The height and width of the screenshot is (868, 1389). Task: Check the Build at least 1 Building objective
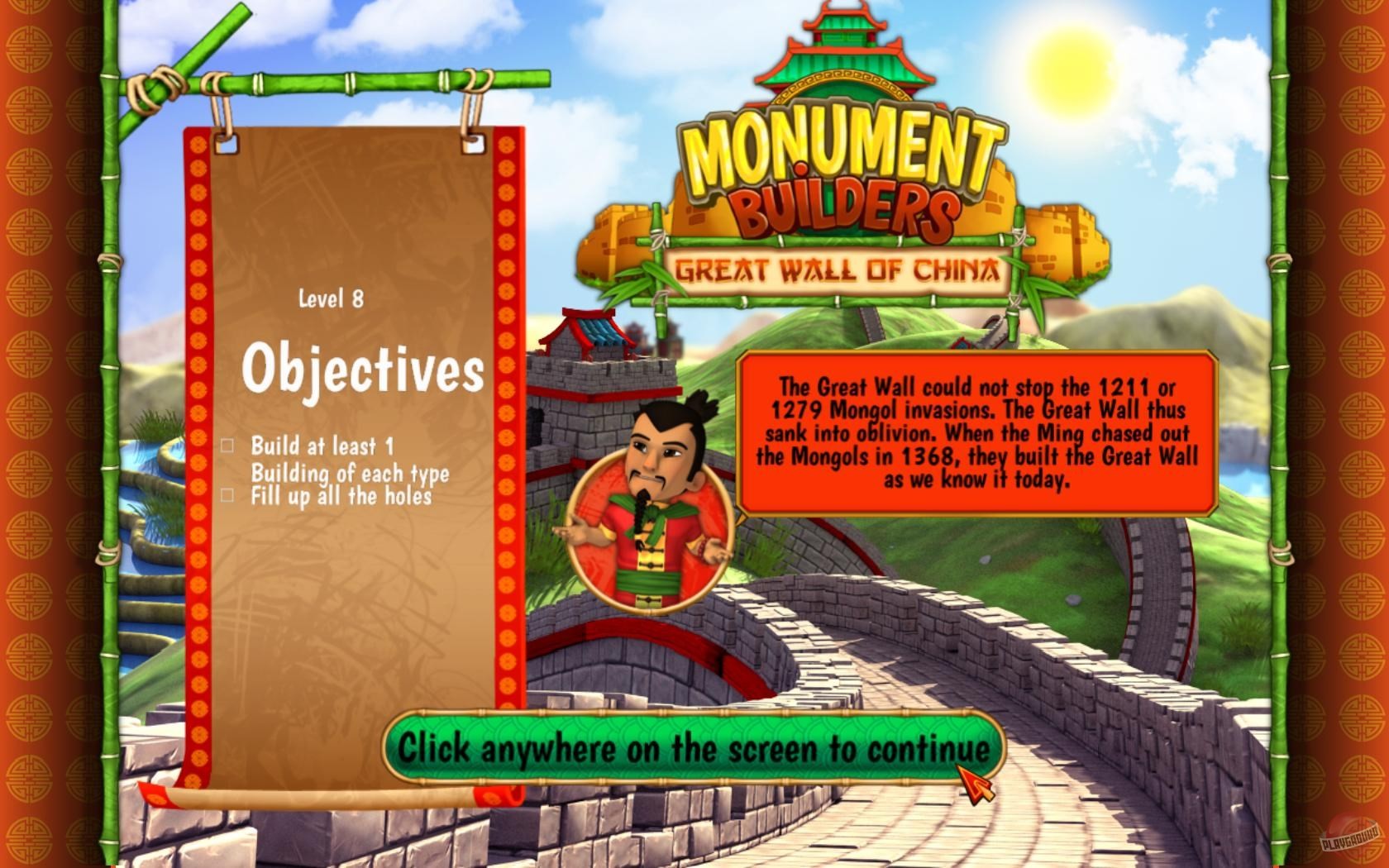pos(225,446)
